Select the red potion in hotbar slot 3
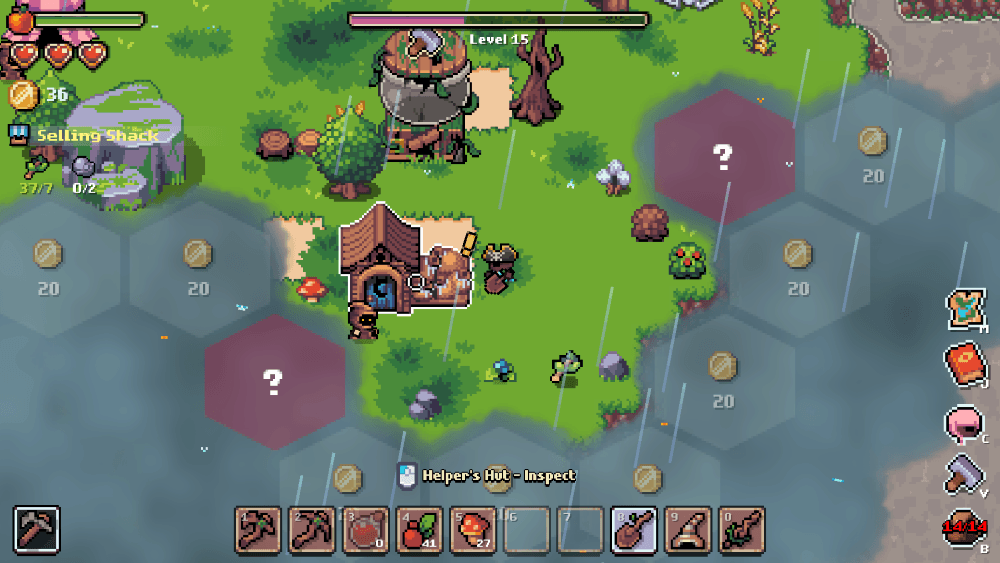The image size is (1000, 563). tap(366, 529)
